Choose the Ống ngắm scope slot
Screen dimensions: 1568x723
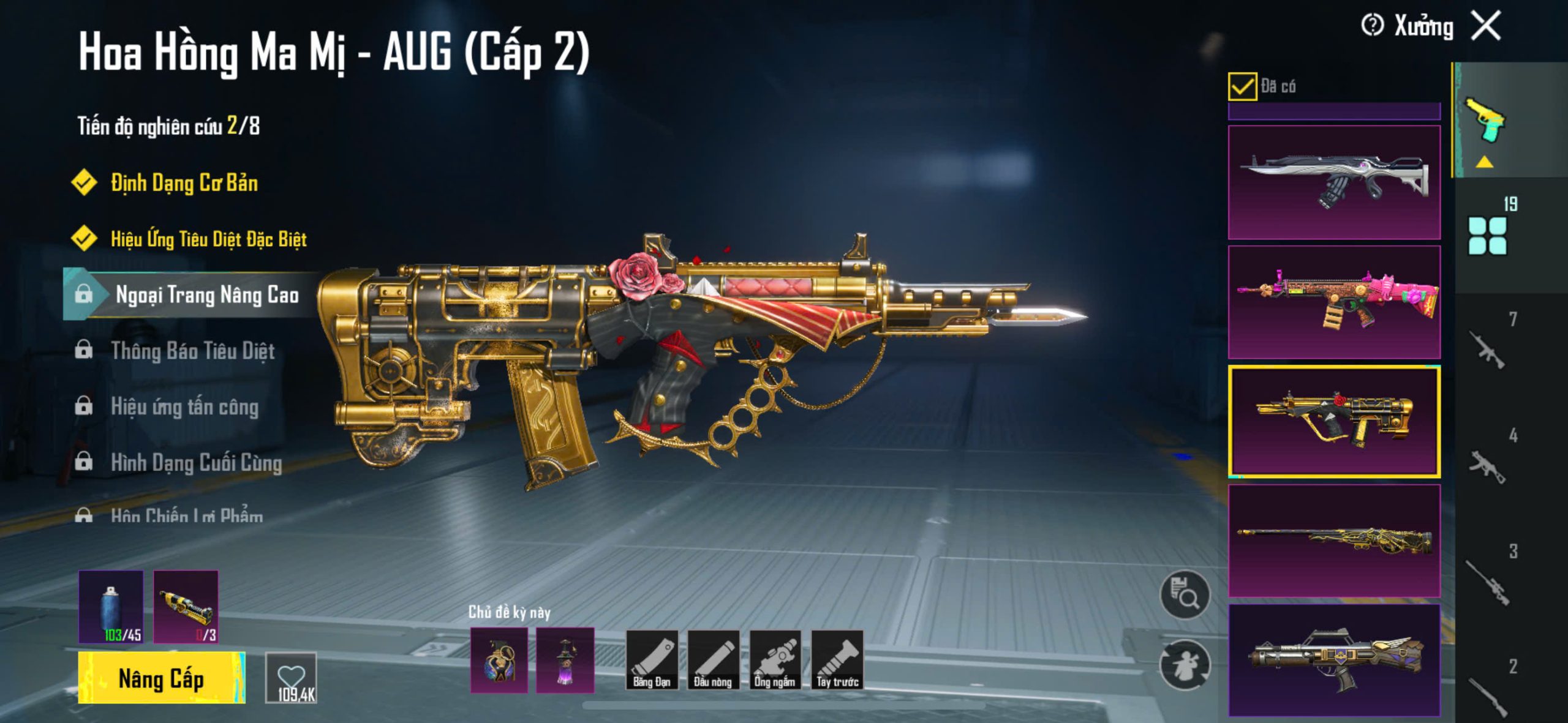point(775,660)
